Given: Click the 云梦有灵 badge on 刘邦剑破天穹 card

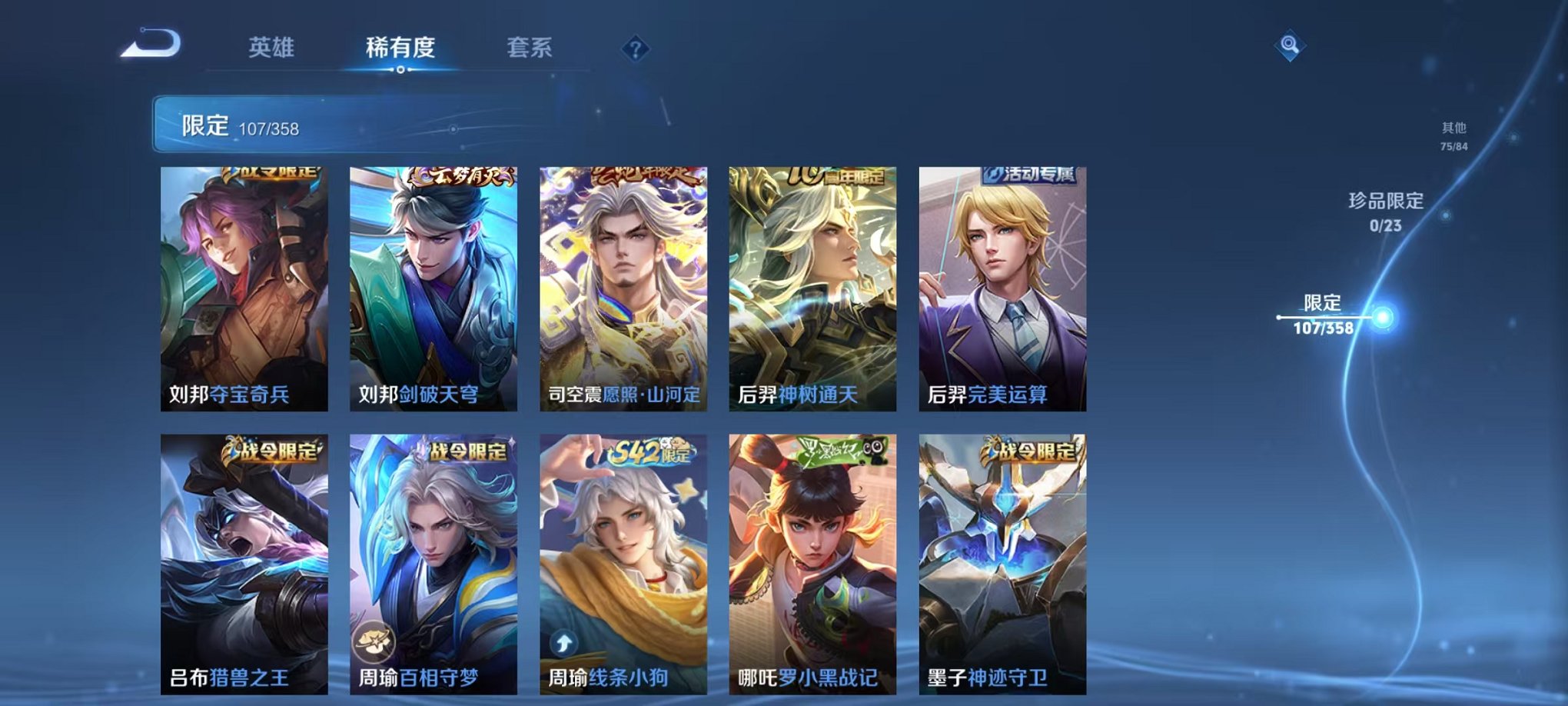Looking at the screenshot, I should [460, 175].
